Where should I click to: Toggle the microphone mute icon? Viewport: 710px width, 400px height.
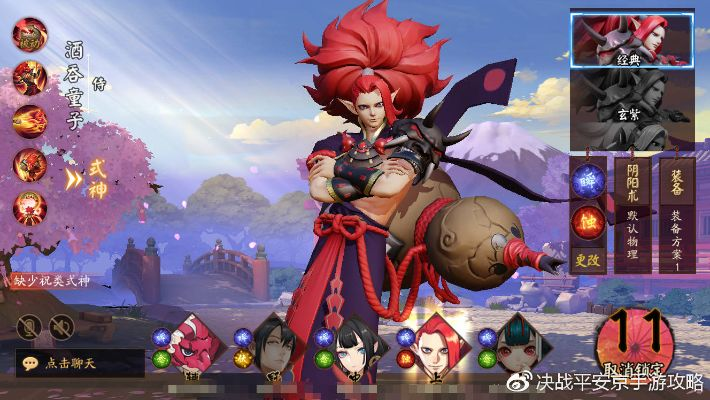click(29, 325)
